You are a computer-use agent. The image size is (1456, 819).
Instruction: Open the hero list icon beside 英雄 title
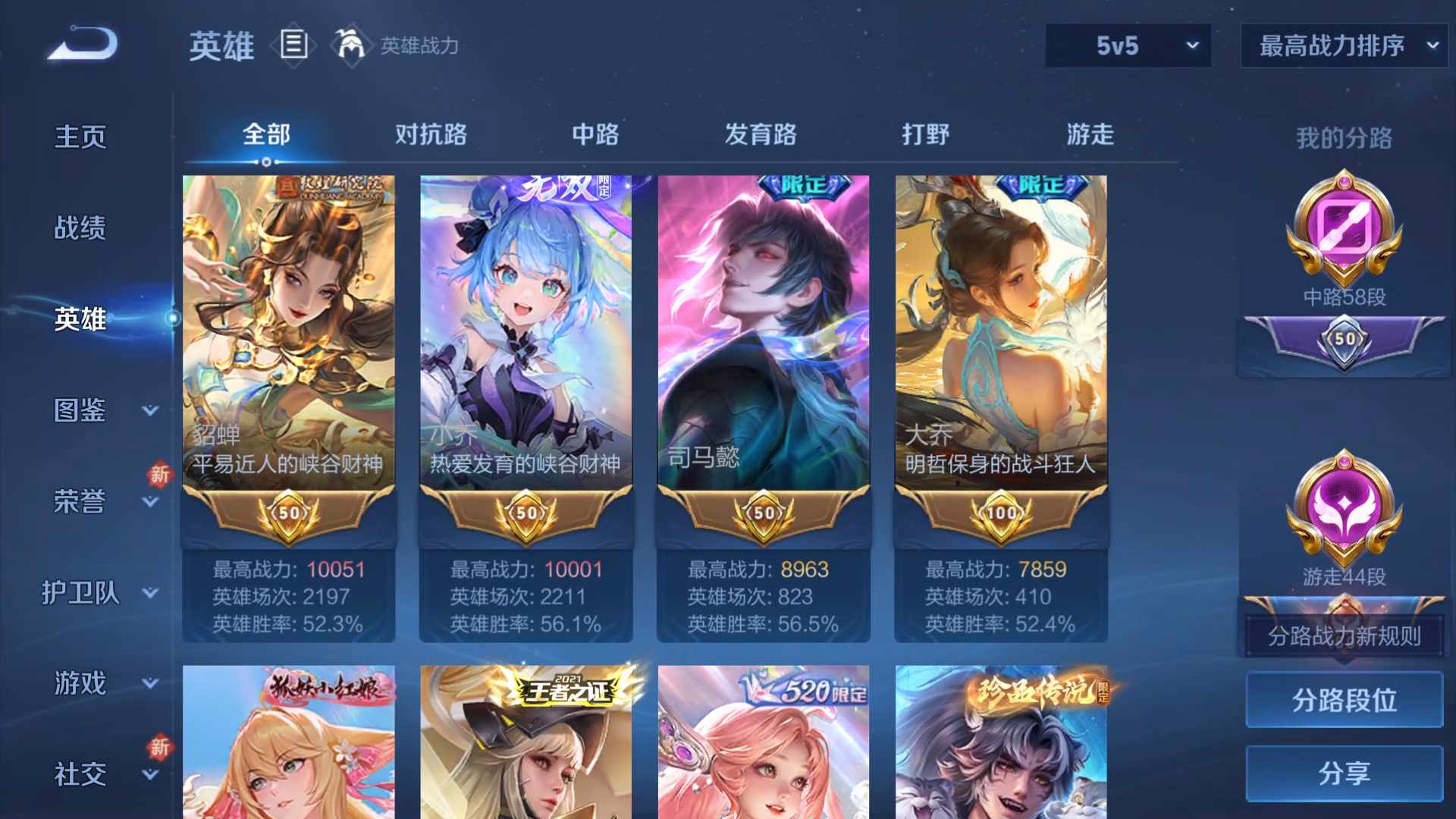293,45
